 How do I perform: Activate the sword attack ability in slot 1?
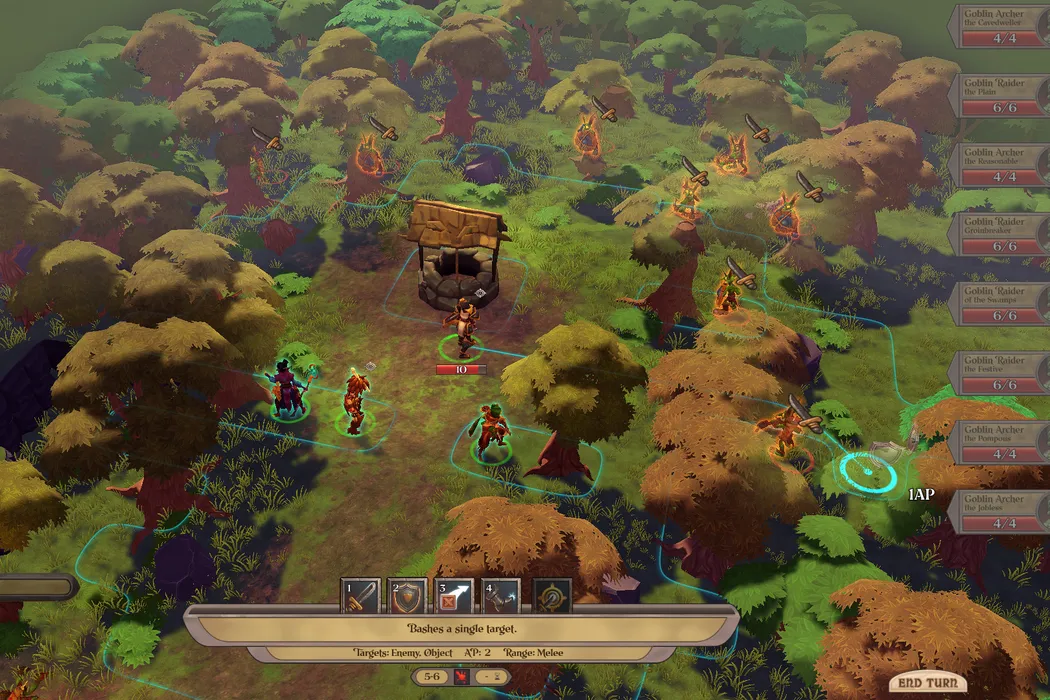(x=361, y=597)
